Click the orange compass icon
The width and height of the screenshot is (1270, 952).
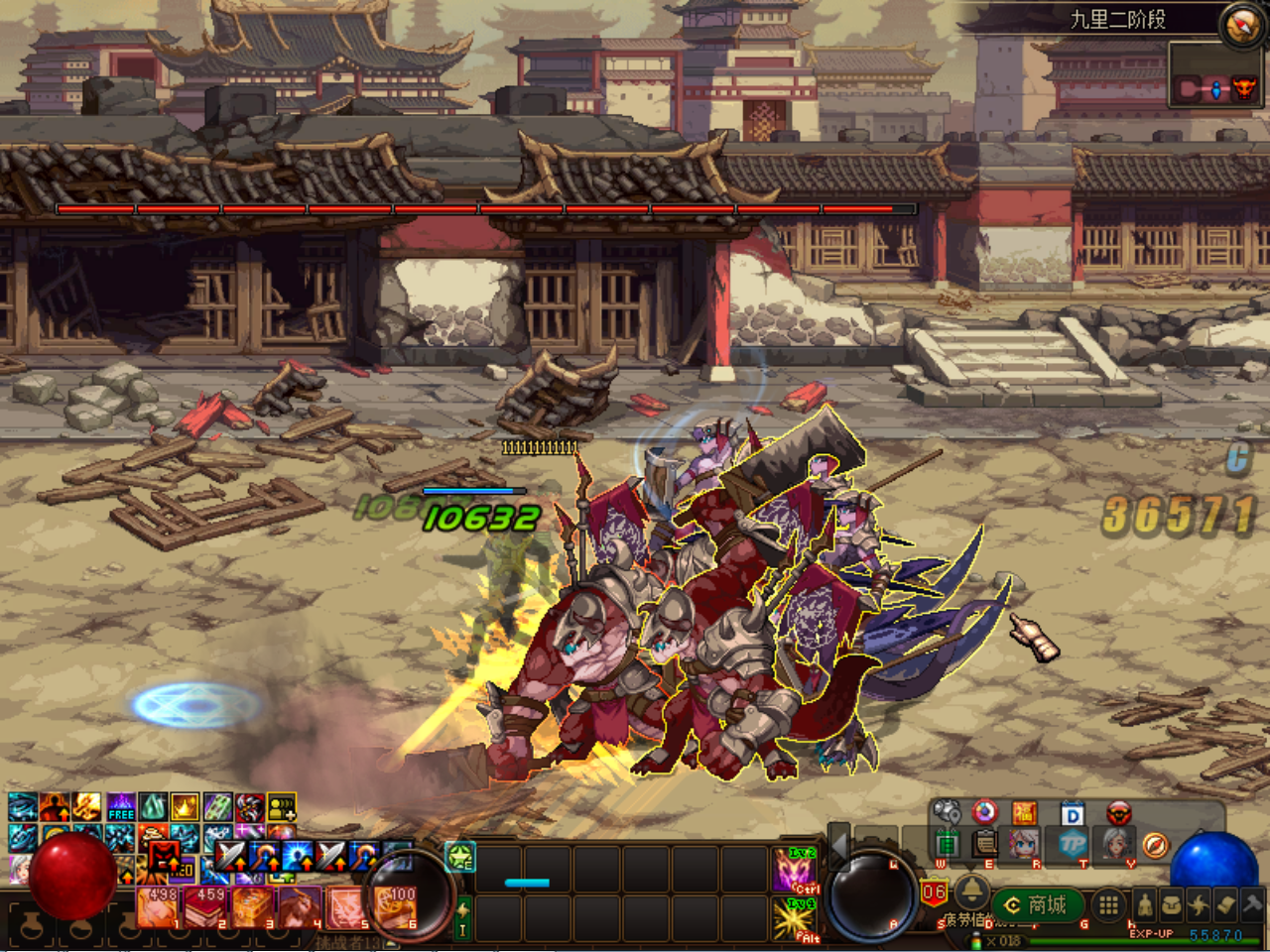(1155, 845)
